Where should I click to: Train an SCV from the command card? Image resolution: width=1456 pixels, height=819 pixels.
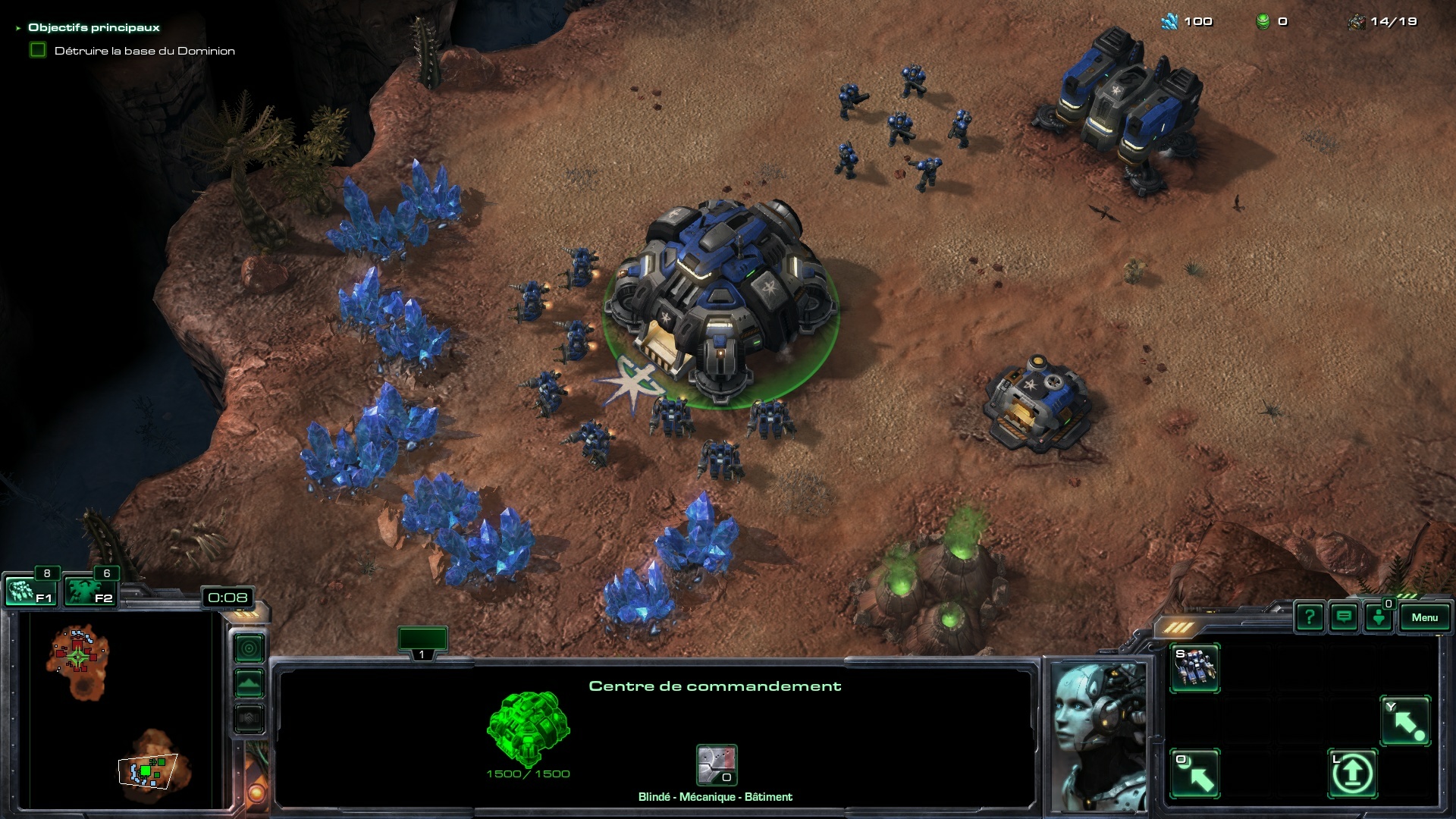click(x=1194, y=667)
